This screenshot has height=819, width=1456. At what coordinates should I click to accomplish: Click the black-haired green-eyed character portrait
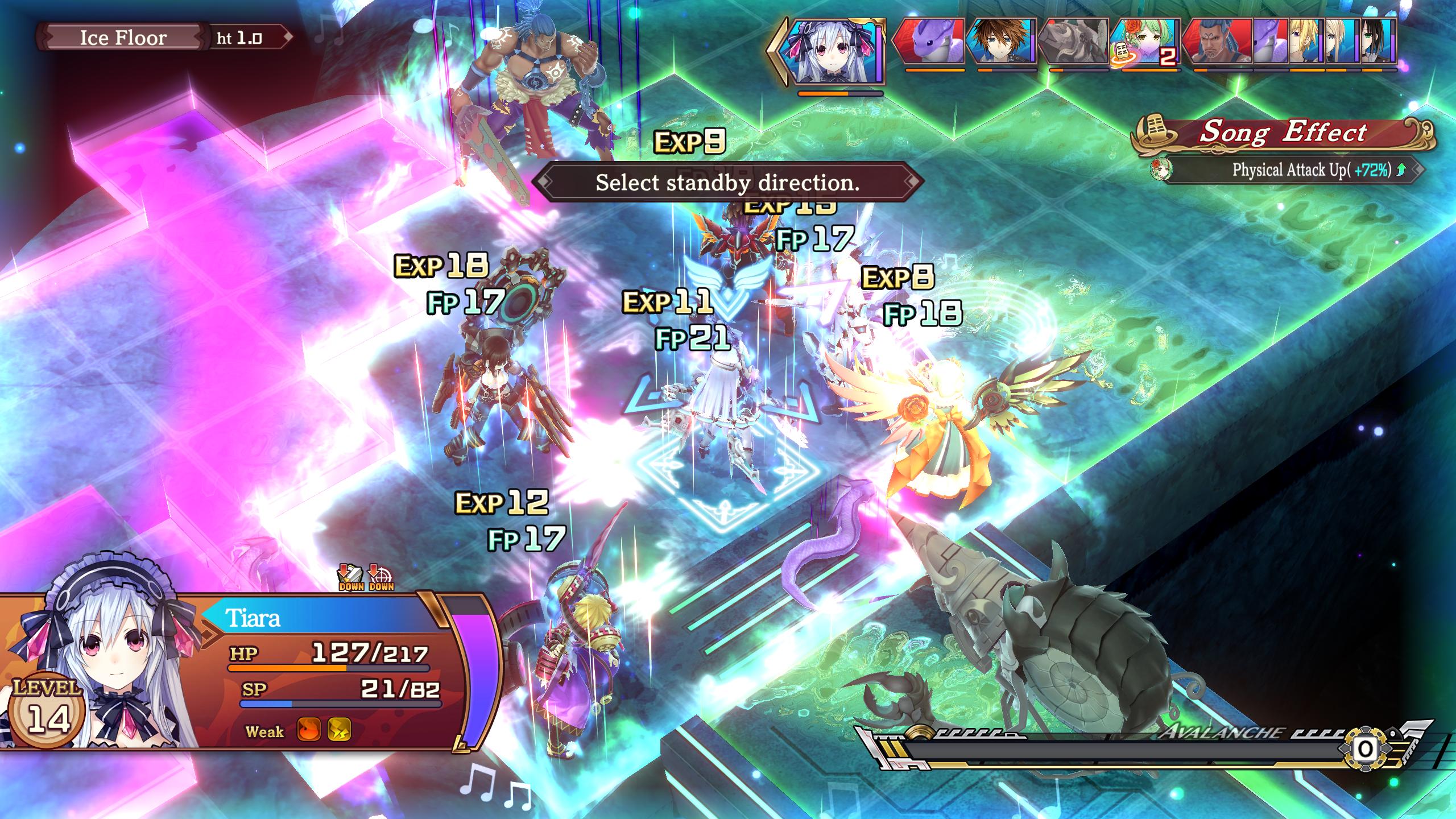(x=1378, y=42)
